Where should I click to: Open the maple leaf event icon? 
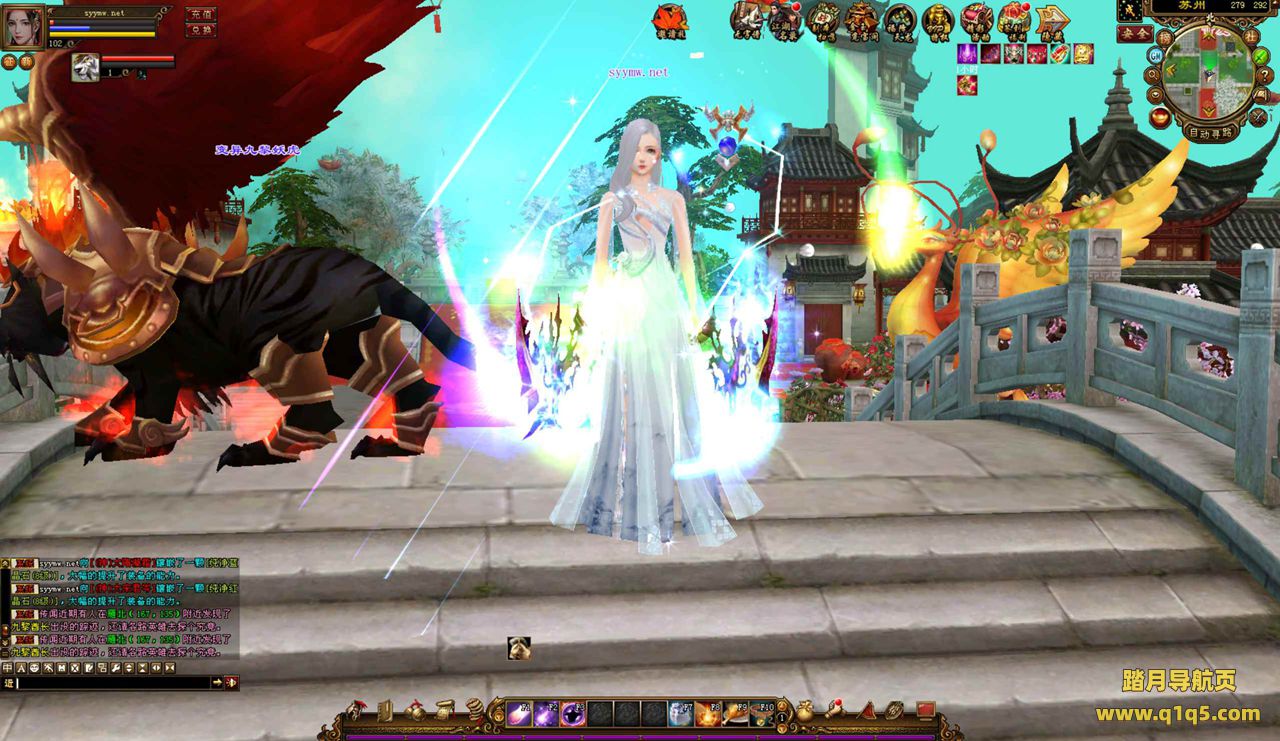tap(670, 19)
